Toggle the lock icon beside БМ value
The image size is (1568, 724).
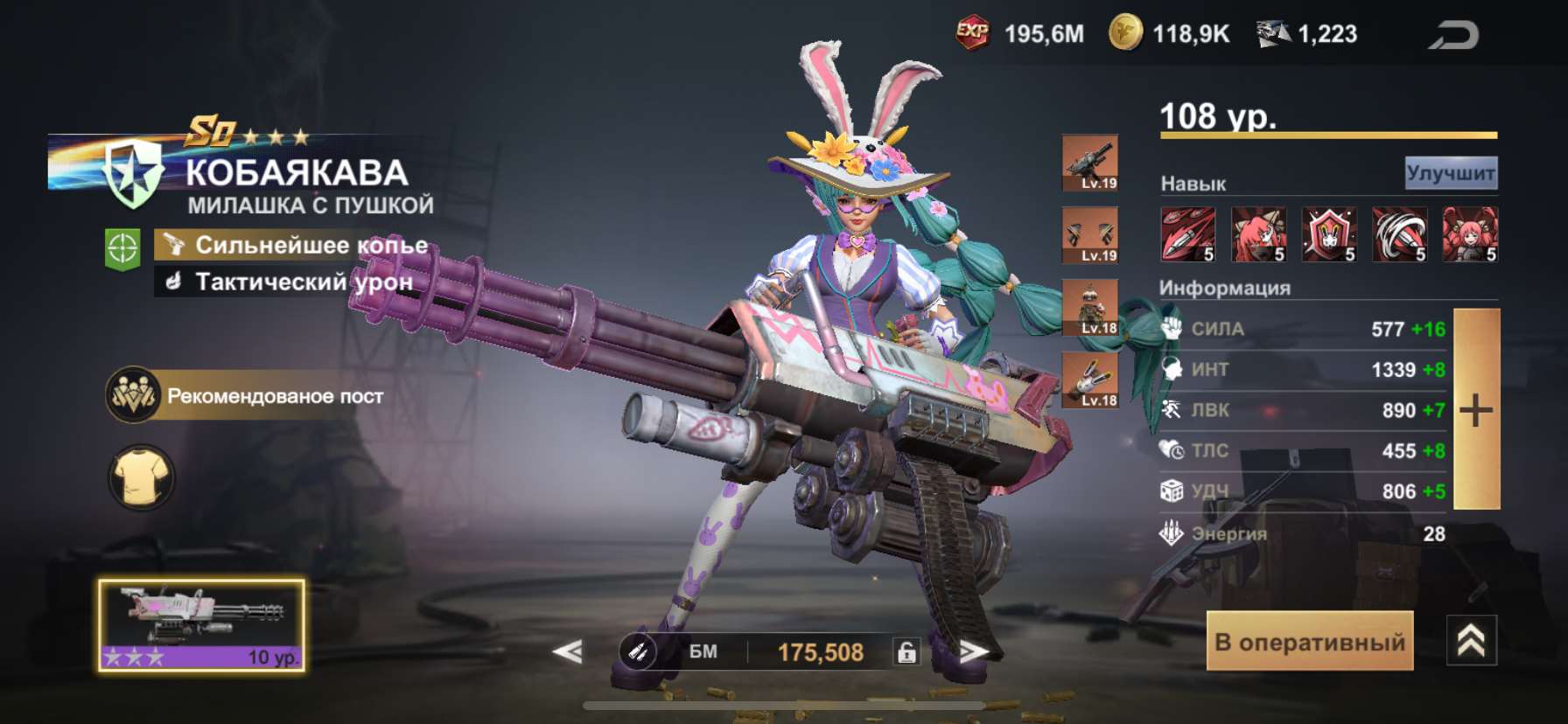907,652
